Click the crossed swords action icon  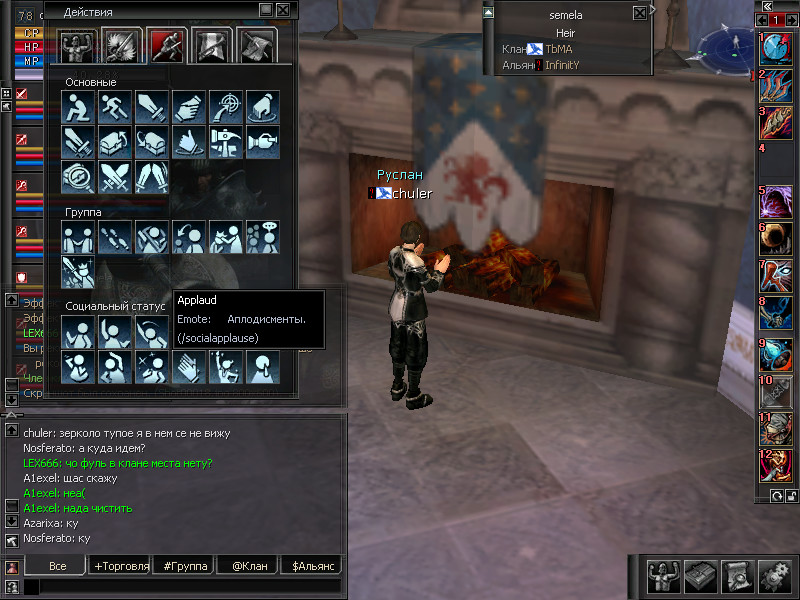[114, 179]
